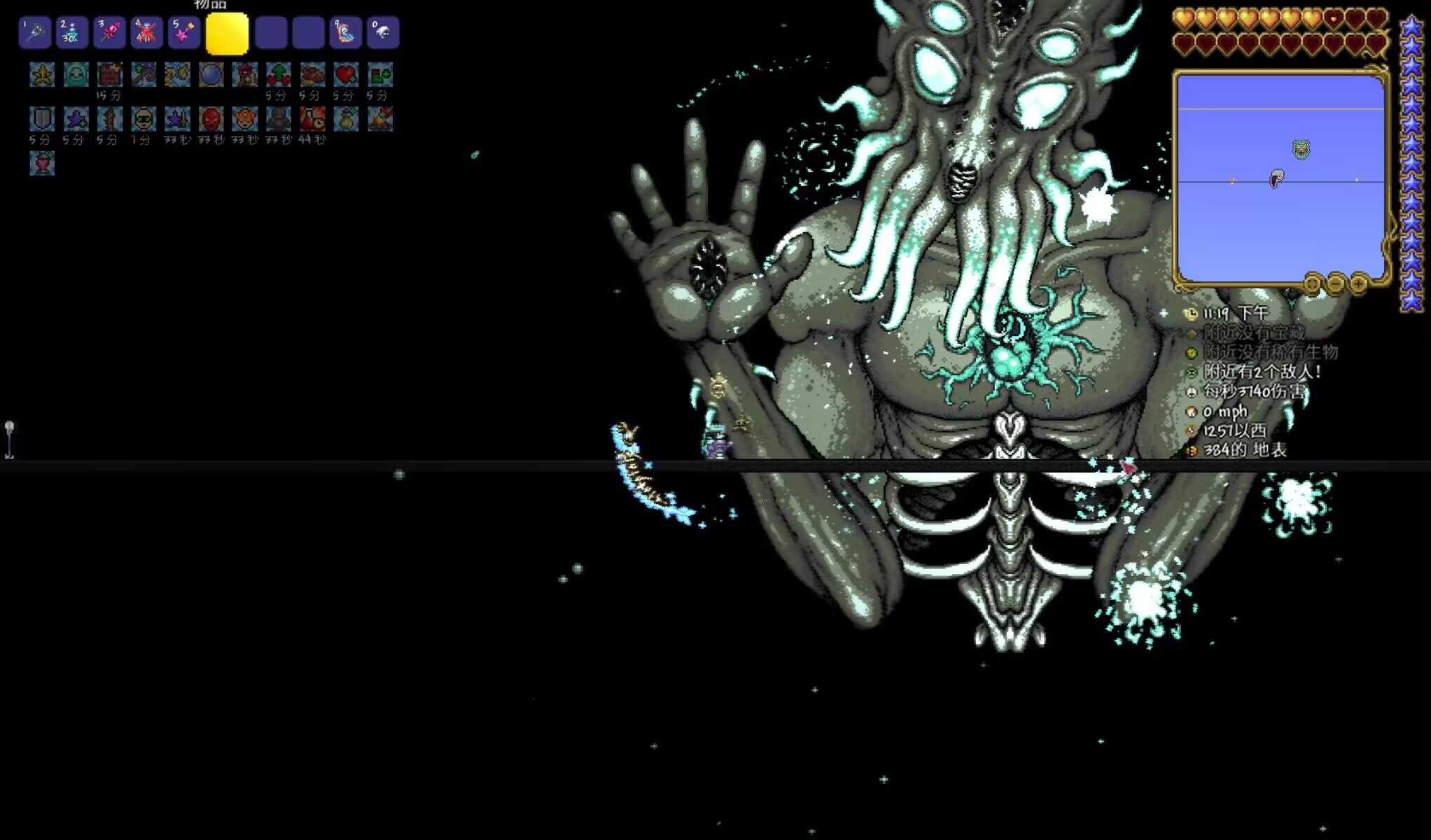Click the blue crystal ball buff icon

click(211, 74)
